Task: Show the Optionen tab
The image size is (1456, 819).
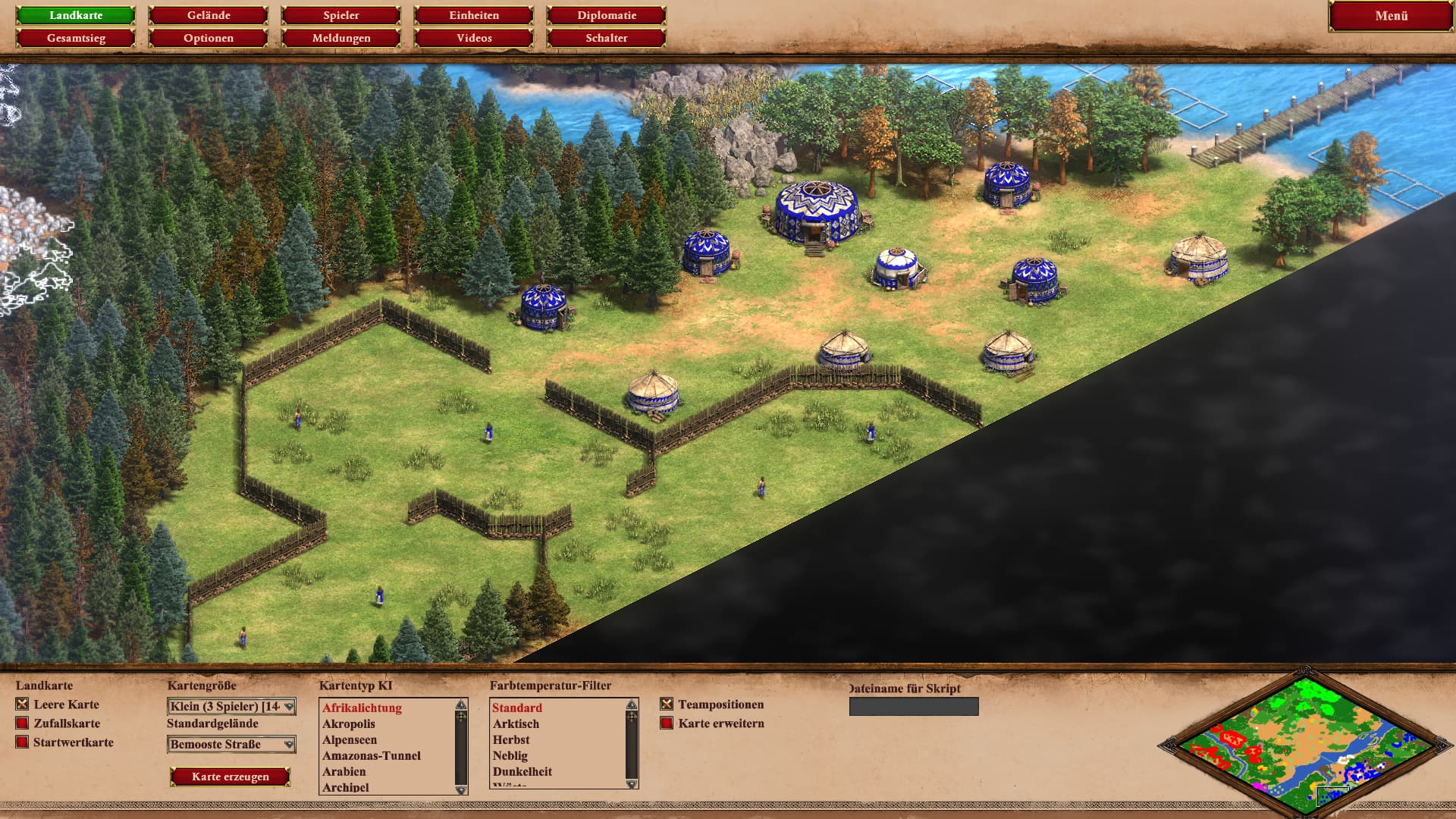Action: (x=209, y=38)
